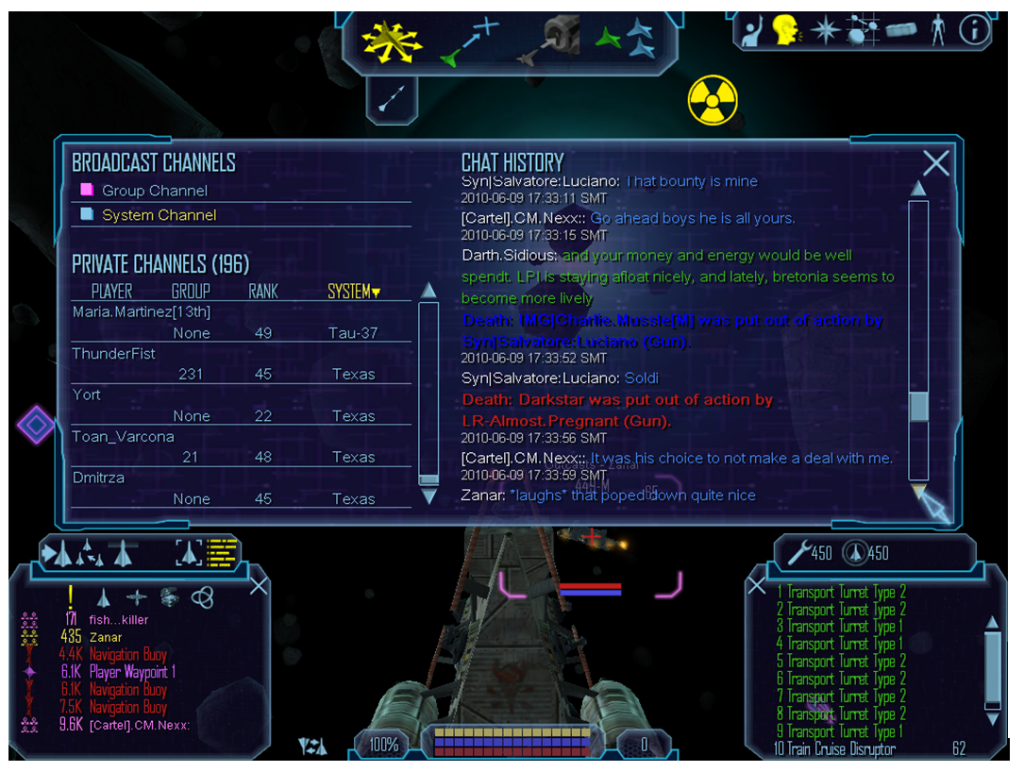The width and height of the screenshot is (1024, 772).
Task: Select Player Waypoint 1 in the contact list
Action: pyautogui.click(x=132, y=672)
